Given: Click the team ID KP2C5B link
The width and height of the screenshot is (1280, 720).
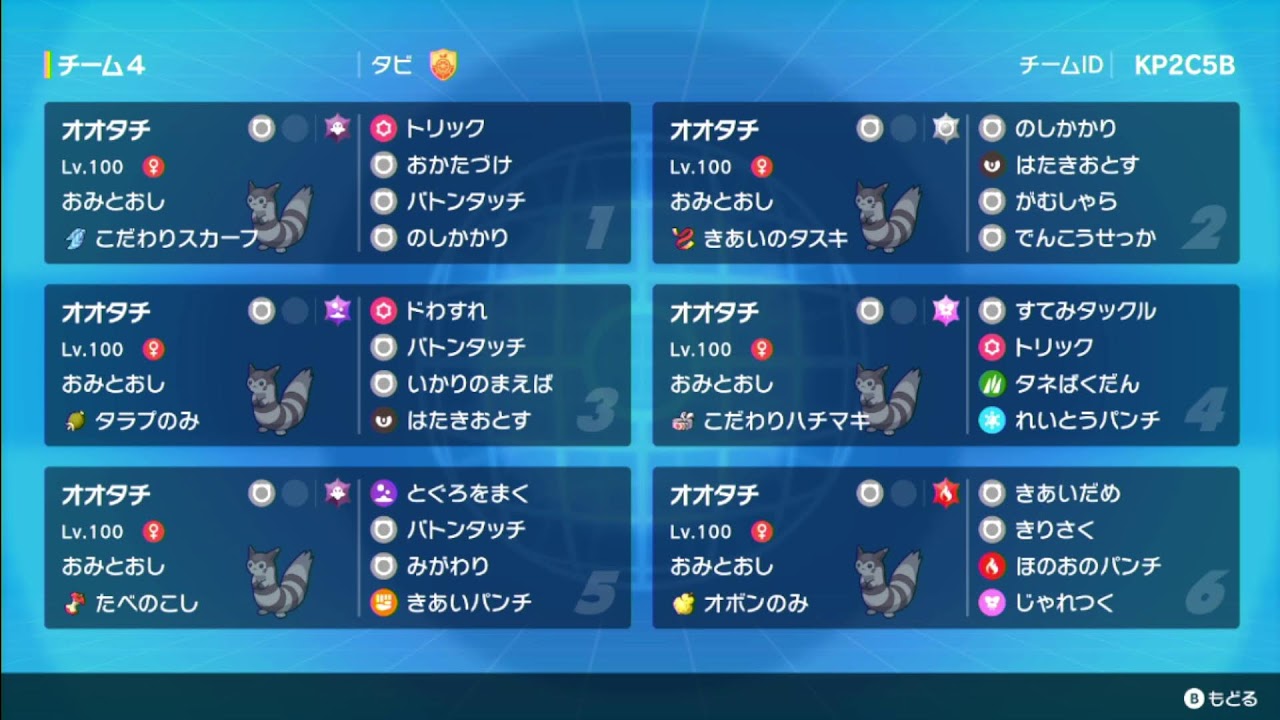Looking at the screenshot, I should coord(1183,63).
